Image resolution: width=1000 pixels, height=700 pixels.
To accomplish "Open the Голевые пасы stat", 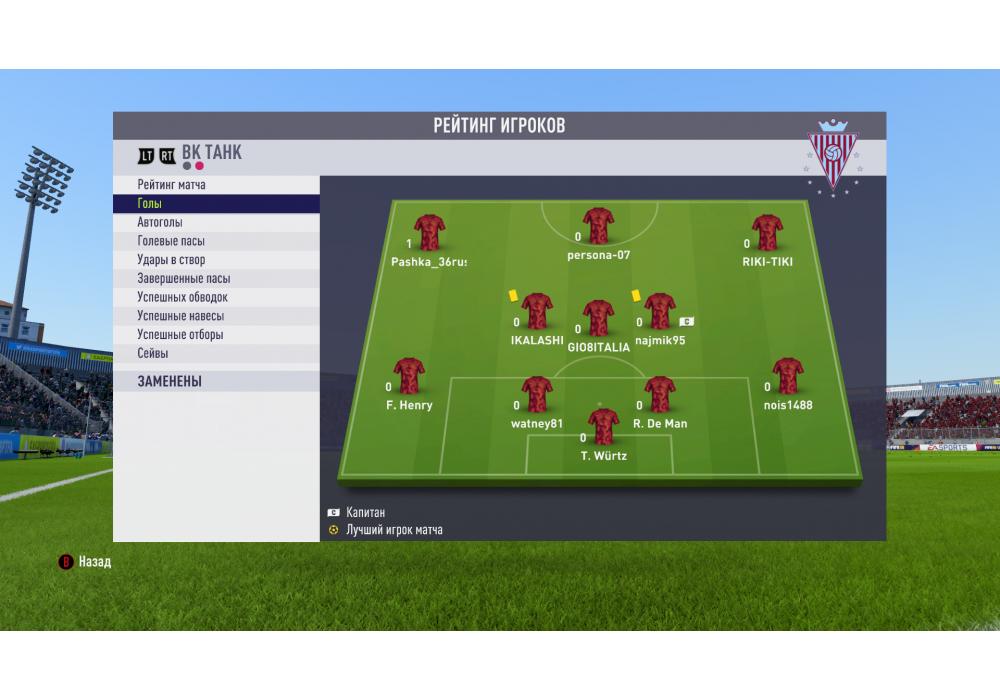I will click(x=216, y=241).
